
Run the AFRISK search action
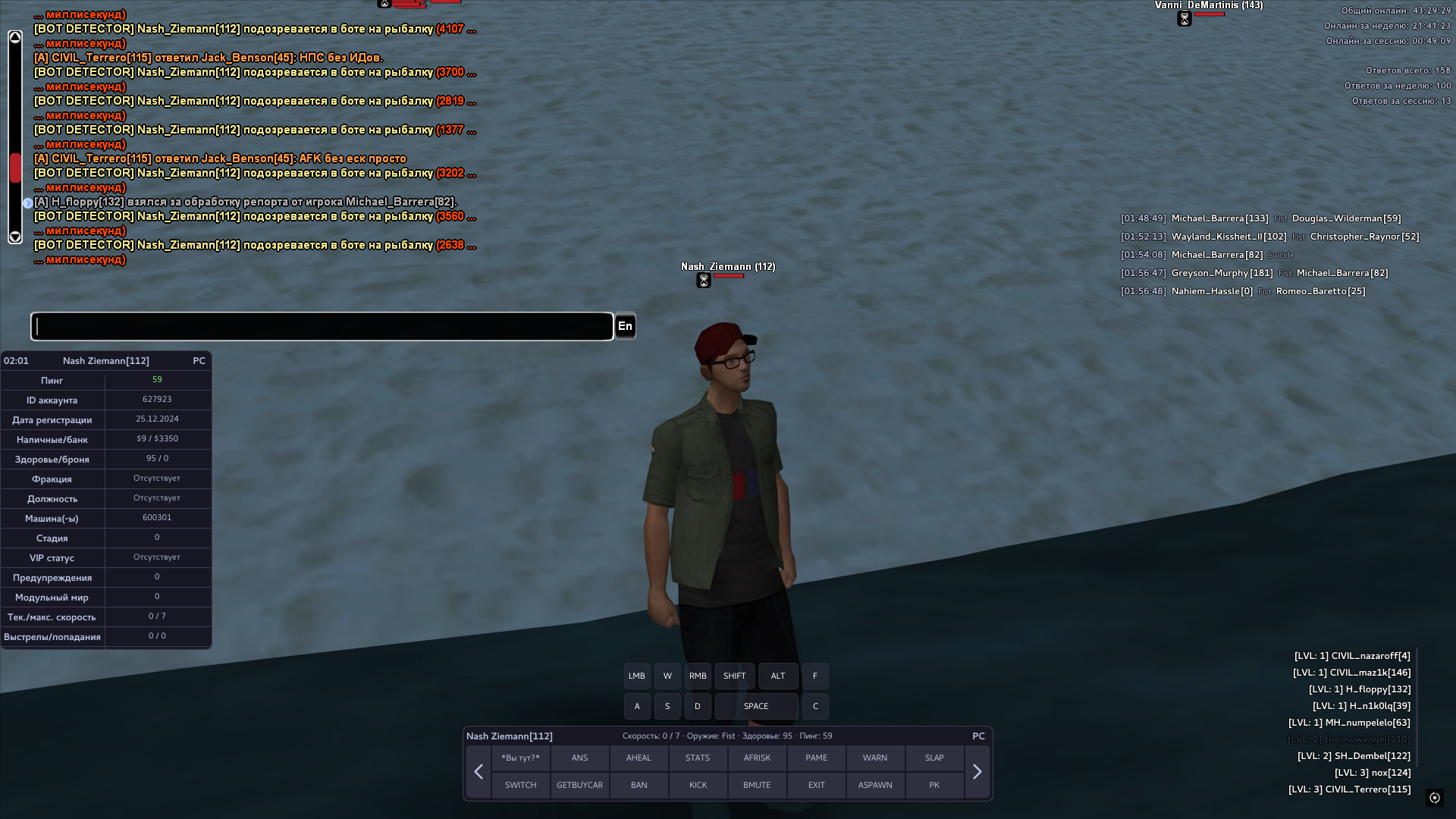pyautogui.click(x=757, y=758)
